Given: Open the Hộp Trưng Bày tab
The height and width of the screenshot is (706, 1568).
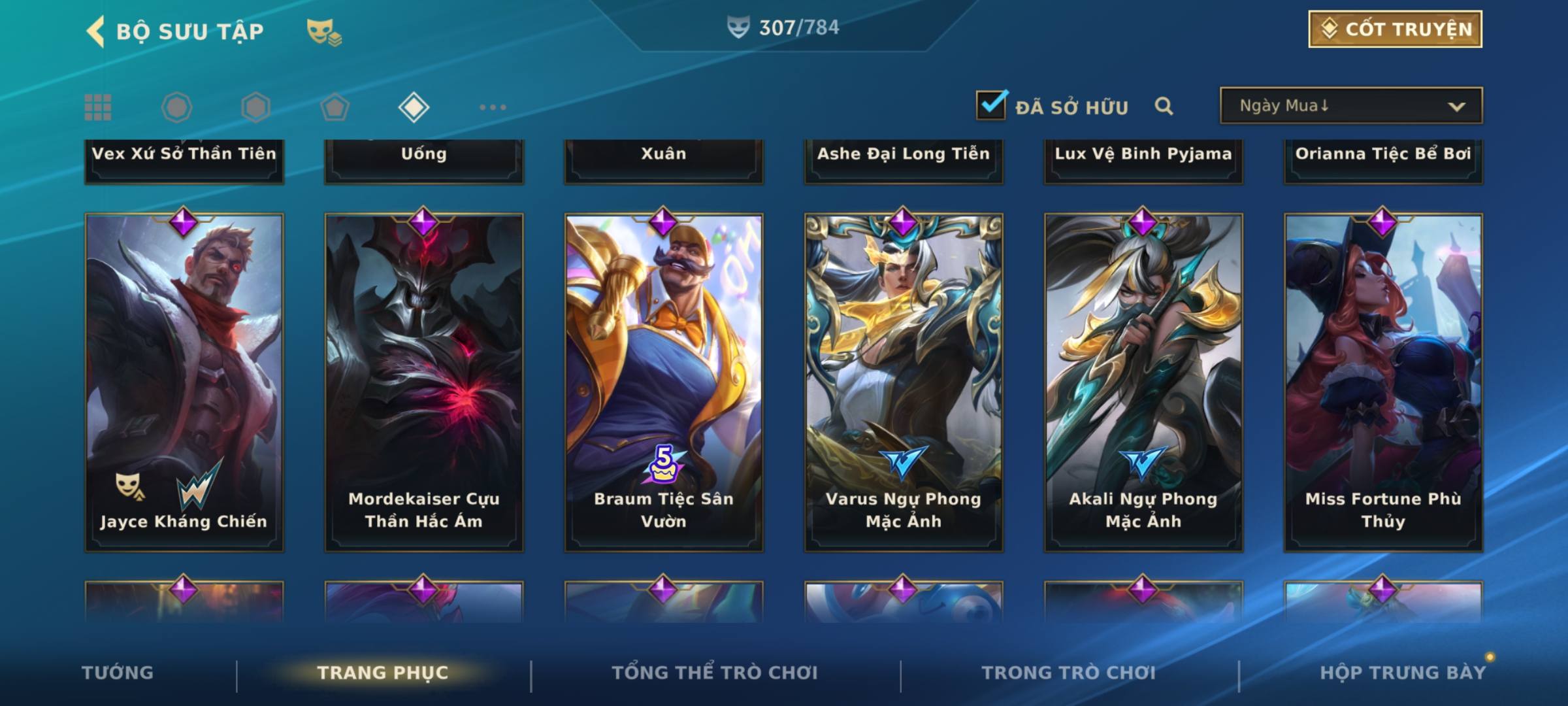Looking at the screenshot, I should click(x=1403, y=673).
